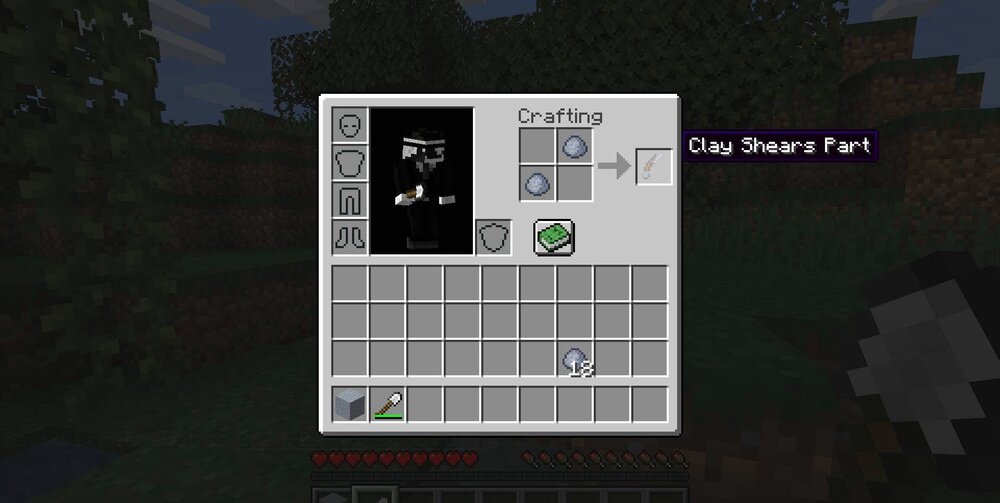This screenshot has width=1000, height=503.
Task: Select the damaged tool in the hotbar
Action: point(387,404)
